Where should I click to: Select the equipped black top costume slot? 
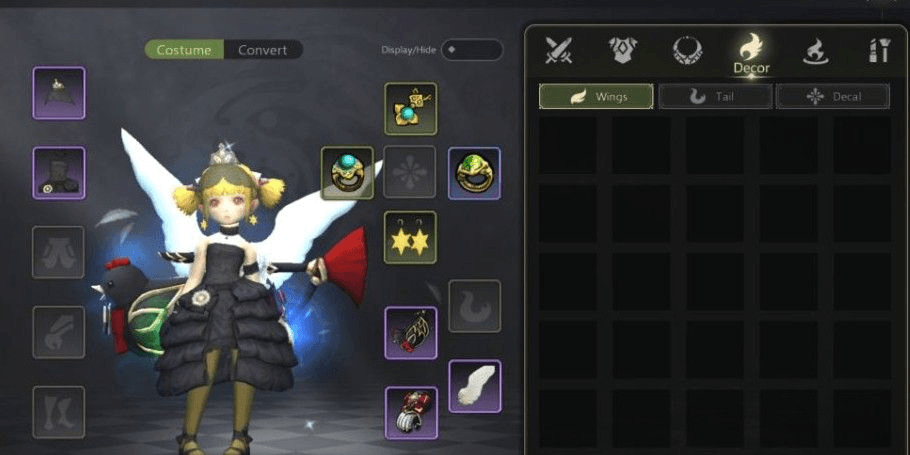coord(59,173)
